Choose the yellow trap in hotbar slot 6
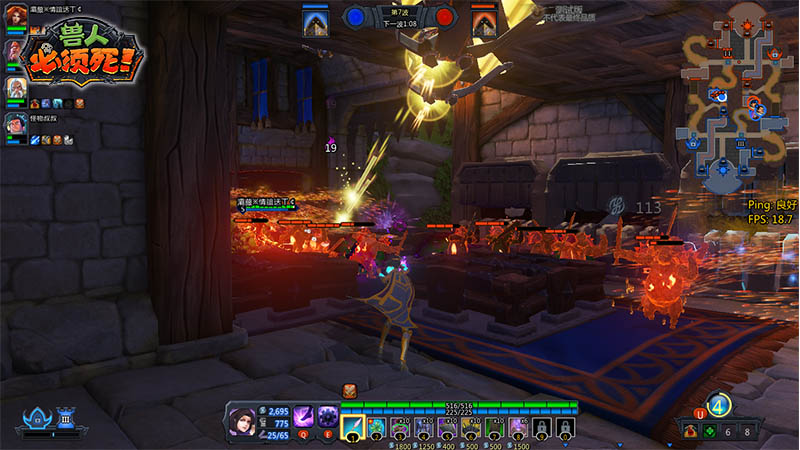The image size is (800, 450). [x=471, y=427]
